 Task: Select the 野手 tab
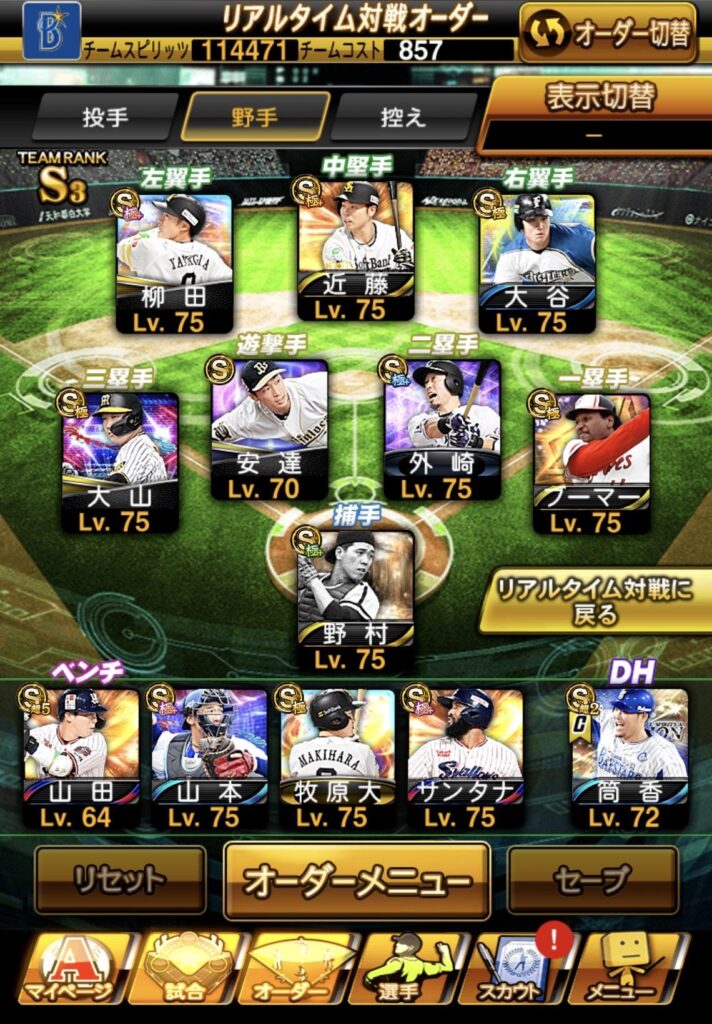coord(255,117)
